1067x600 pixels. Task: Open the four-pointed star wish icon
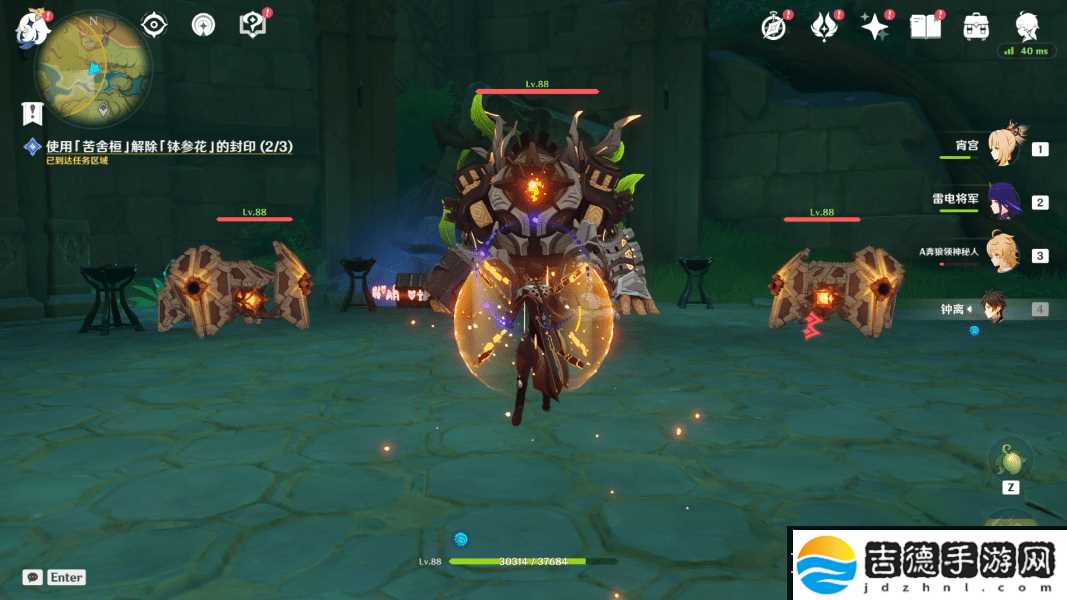click(x=874, y=27)
